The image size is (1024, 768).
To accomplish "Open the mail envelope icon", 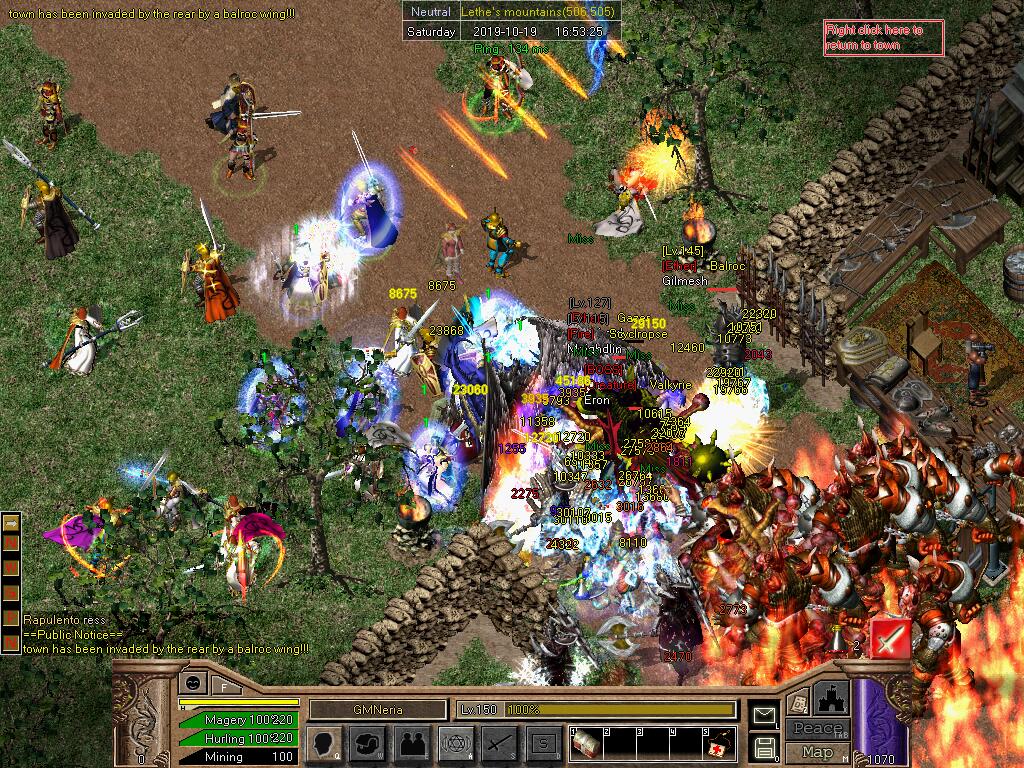I will pyautogui.click(x=765, y=714).
